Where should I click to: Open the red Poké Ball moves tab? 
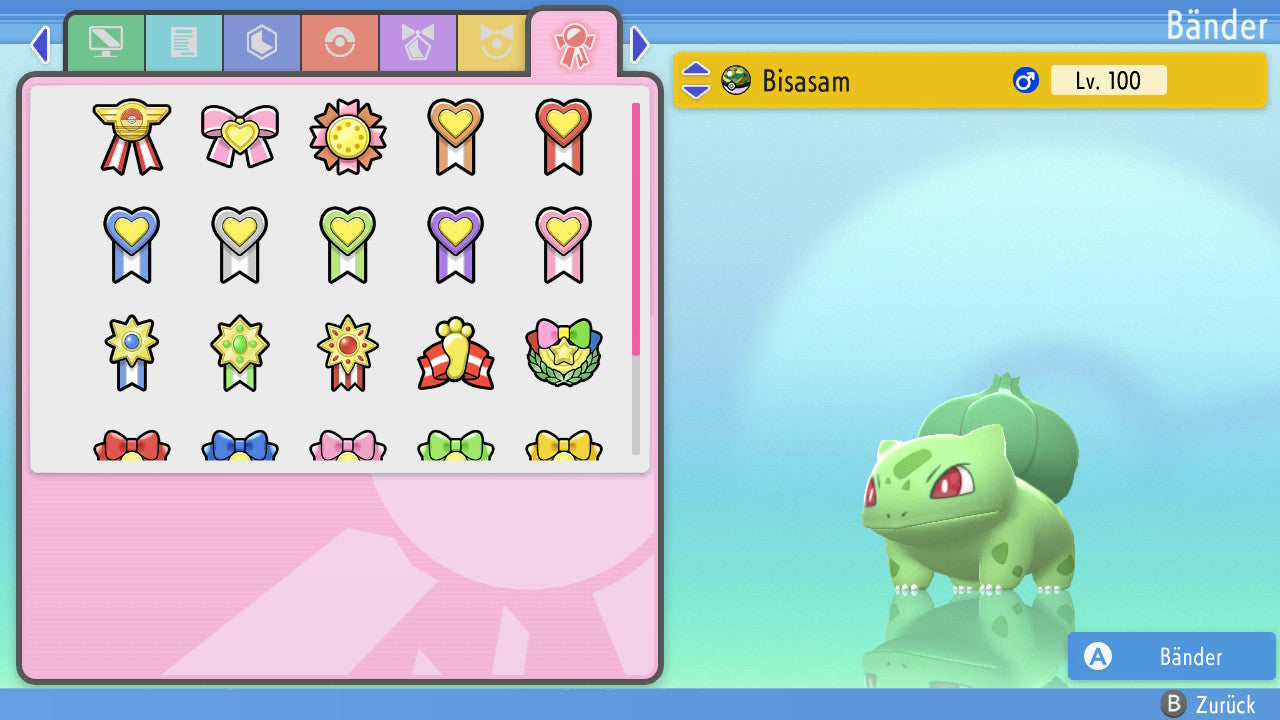tap(339, 43)
